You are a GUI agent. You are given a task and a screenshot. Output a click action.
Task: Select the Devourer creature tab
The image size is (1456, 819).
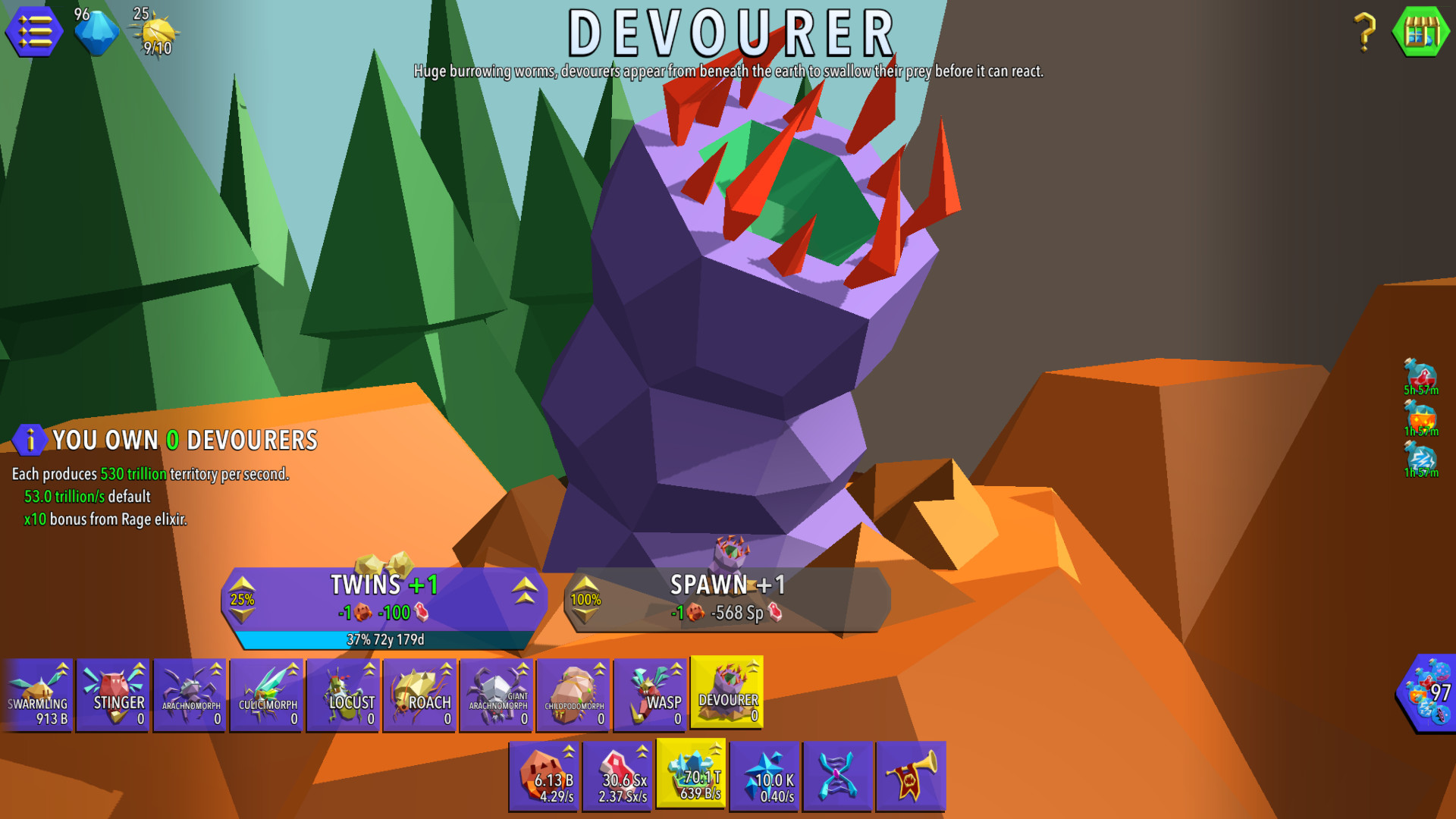(x=726, y=694)
